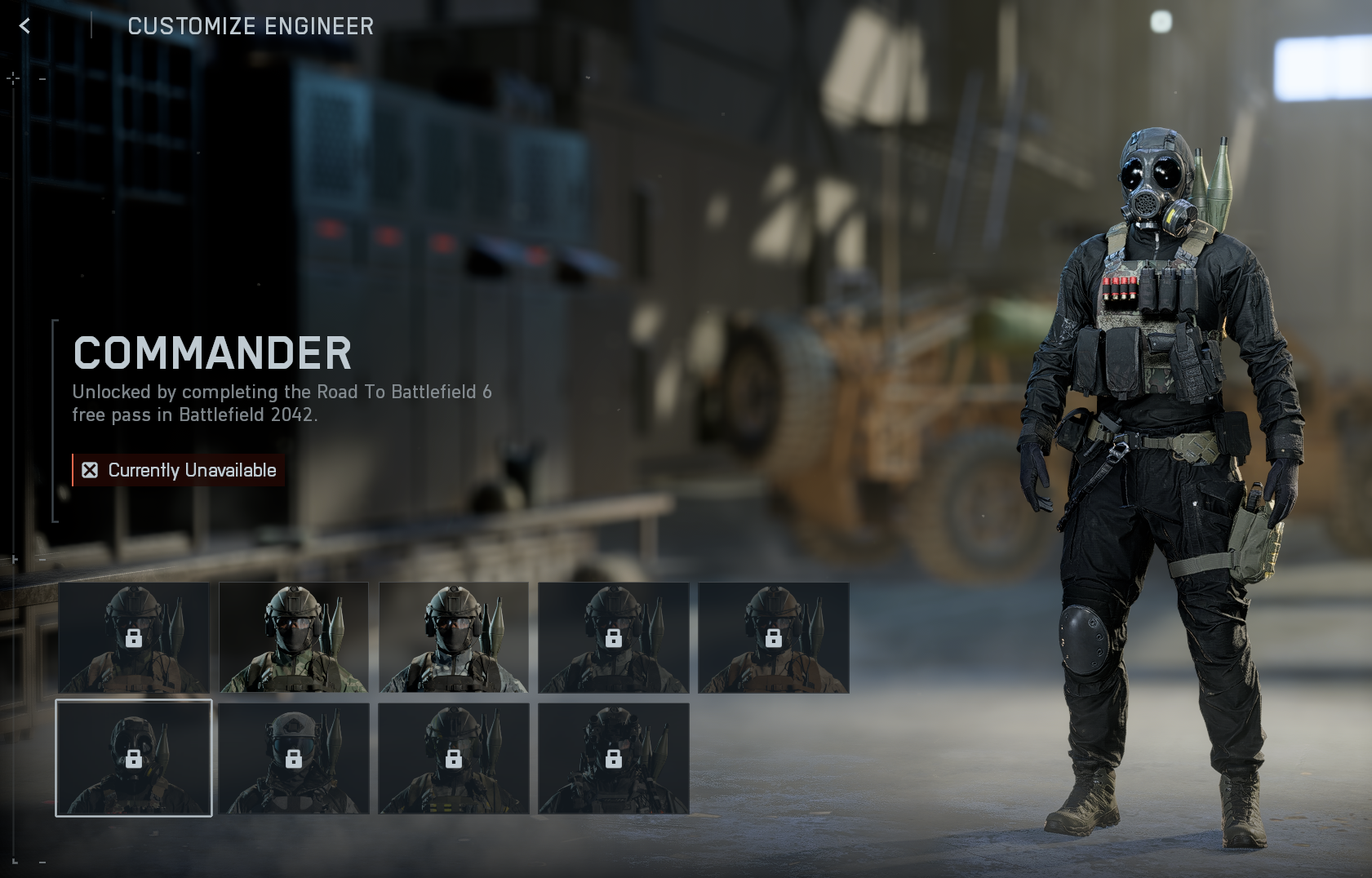Image resolution: width=1372 pixels, height=878 pixels.
Task: Choose the locked skin with night-vision headgear
Action: pyautogui.click(x=614, y=758)
